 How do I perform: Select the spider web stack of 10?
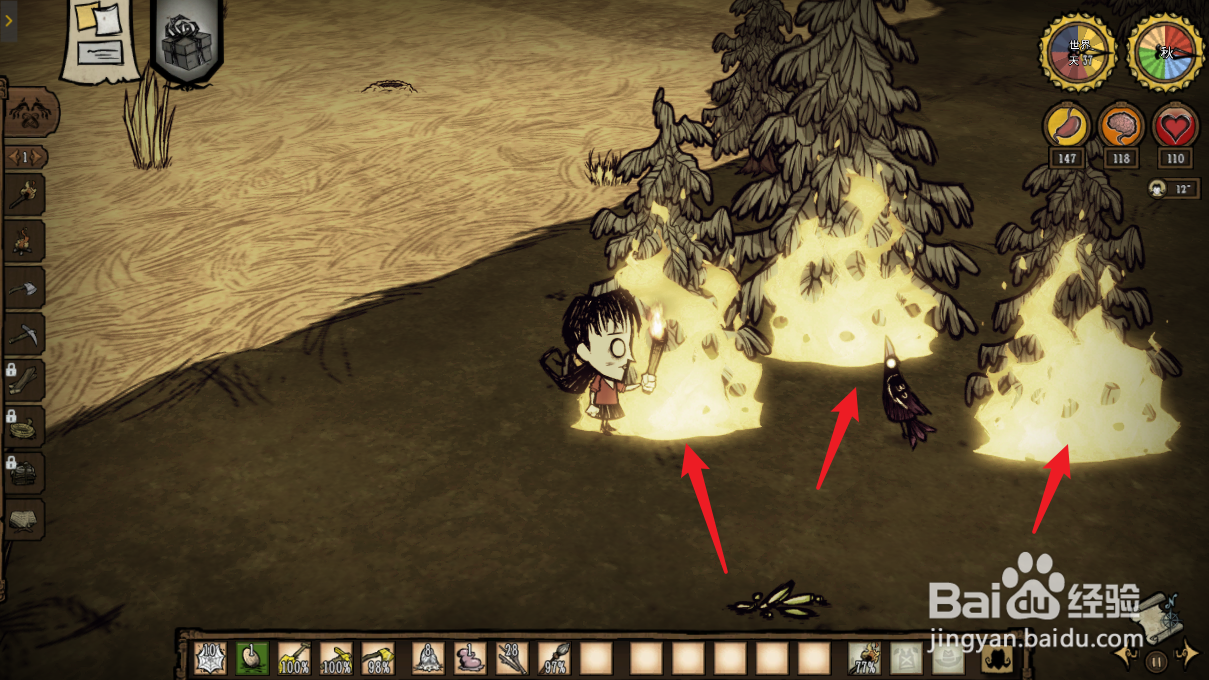(210, 658)
